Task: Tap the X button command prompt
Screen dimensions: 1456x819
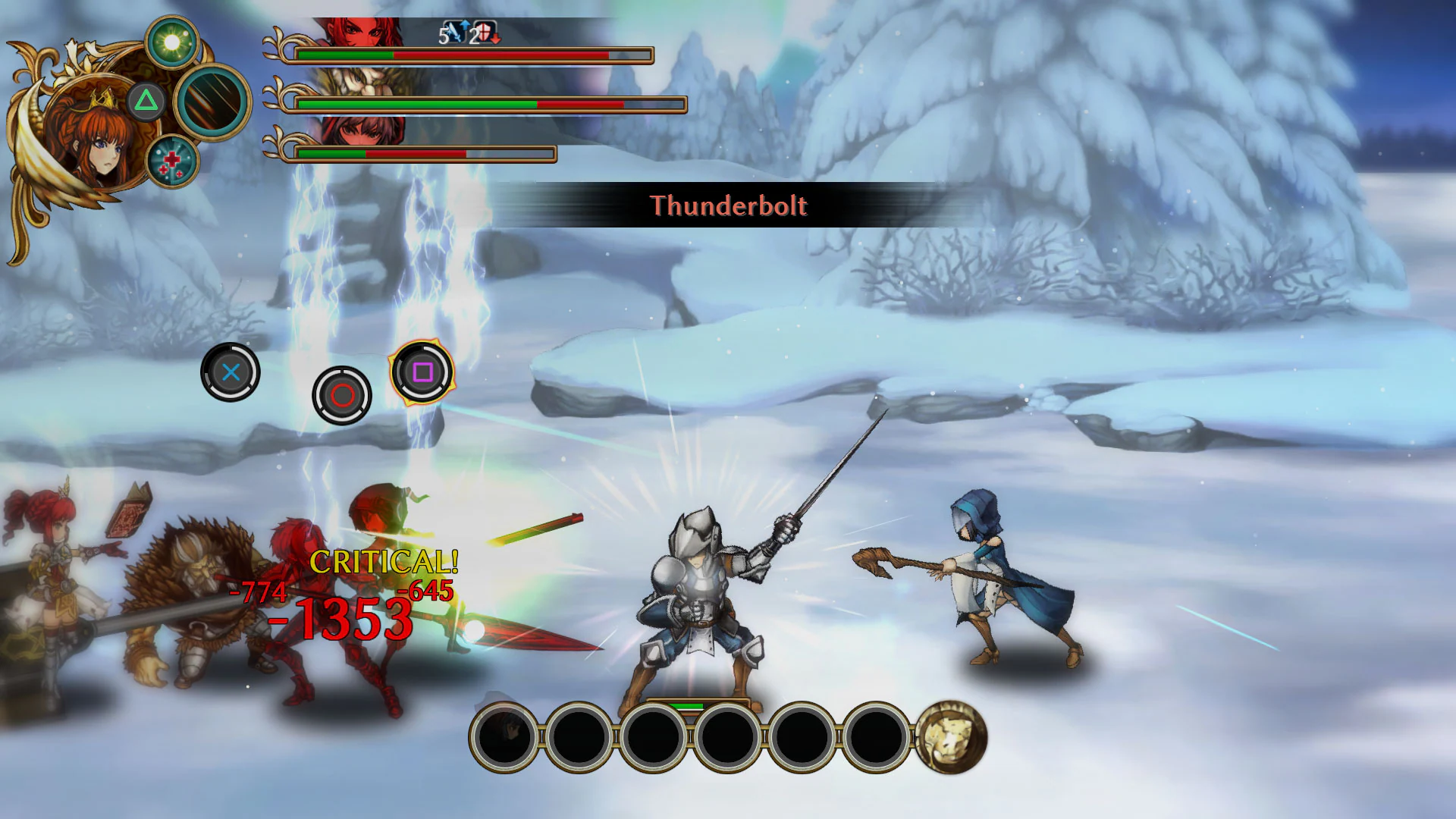Action: (230, 372)
